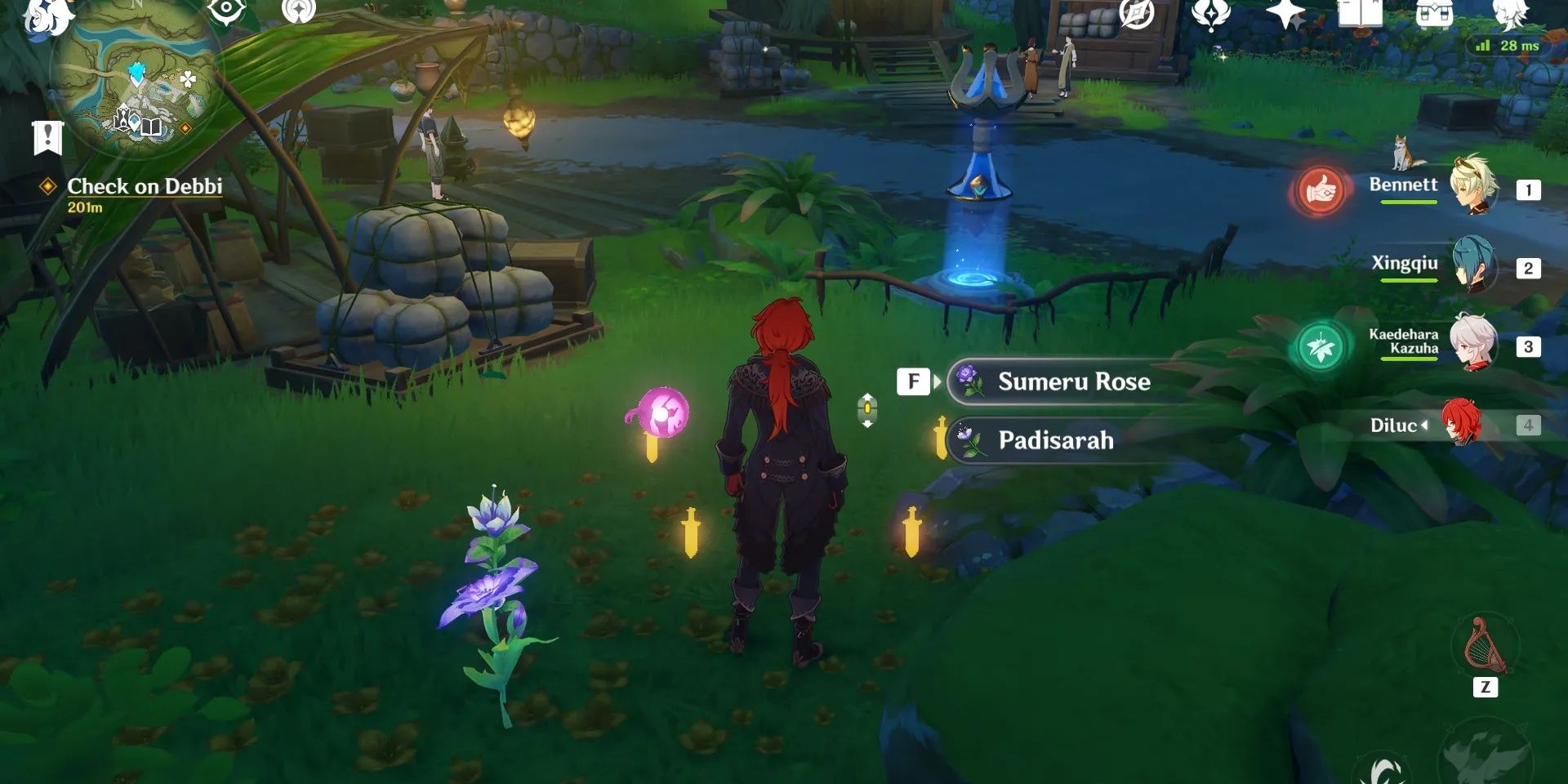Screen dimensions: 1568x784
Task: Activate the eye-shaped elemental sight icon
Action: (226, 11)
